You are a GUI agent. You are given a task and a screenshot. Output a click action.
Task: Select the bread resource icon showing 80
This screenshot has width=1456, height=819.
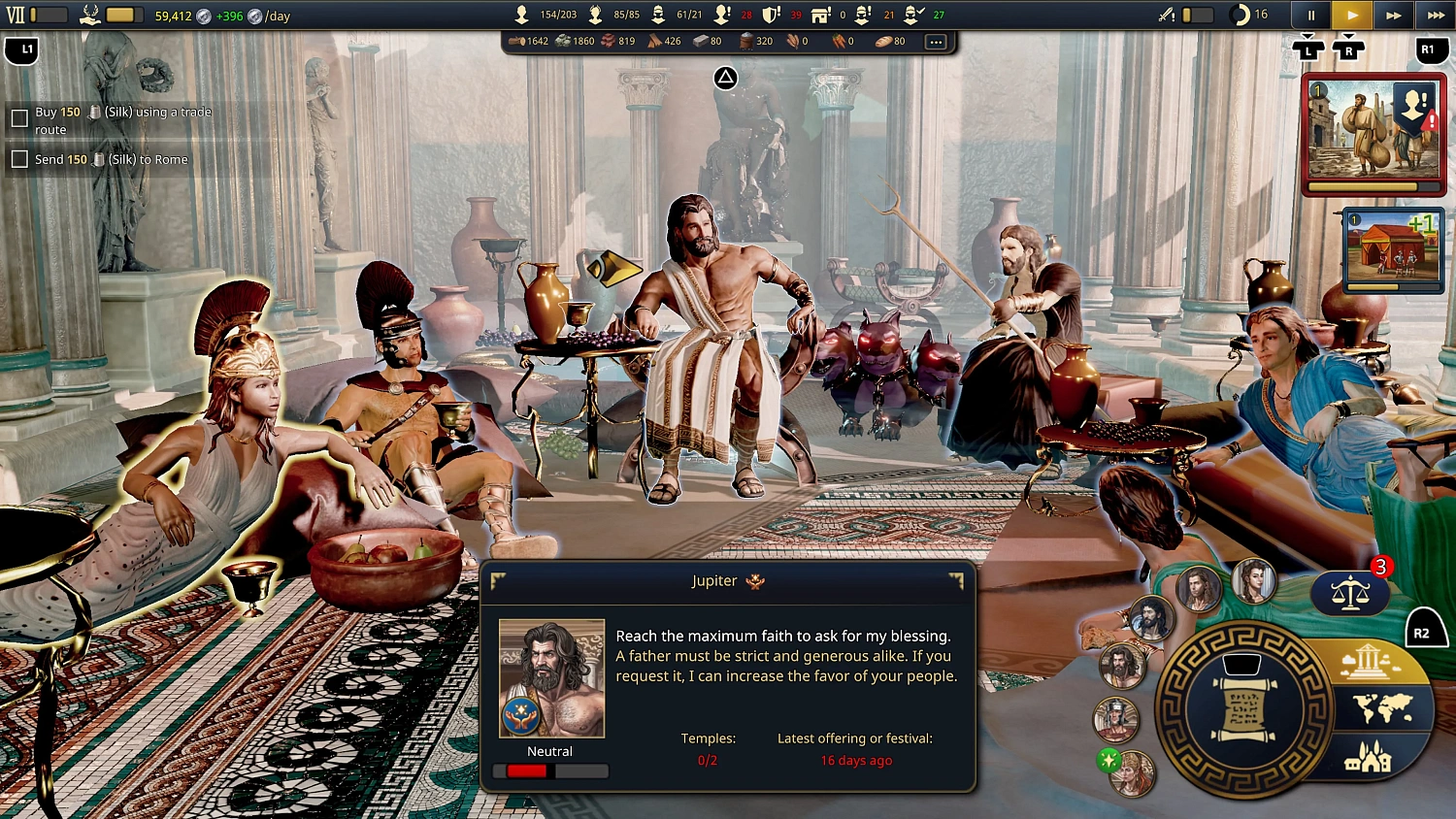[x=885, y=41]
